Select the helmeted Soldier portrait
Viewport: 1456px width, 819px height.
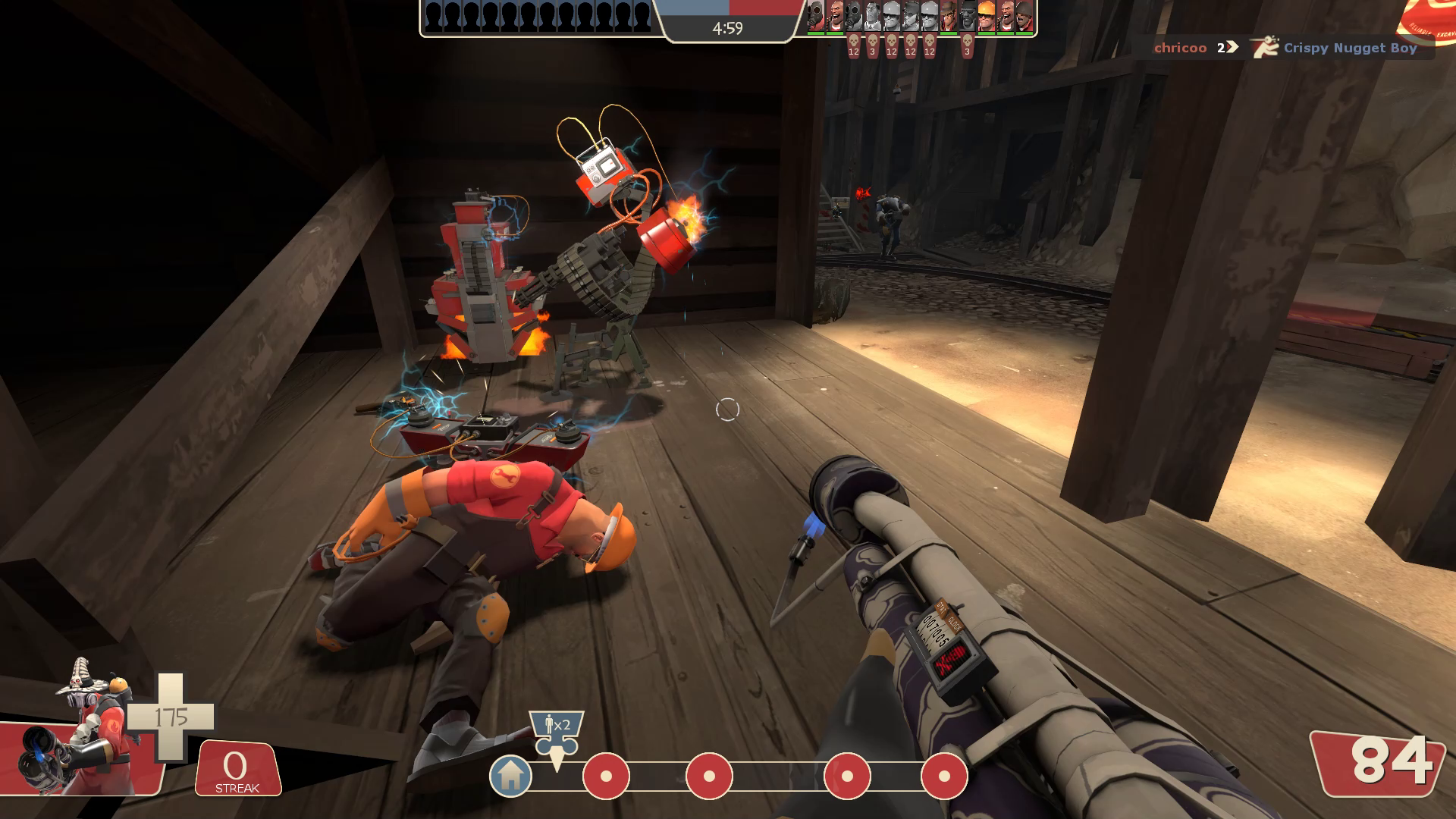(x=1025, y=16)
